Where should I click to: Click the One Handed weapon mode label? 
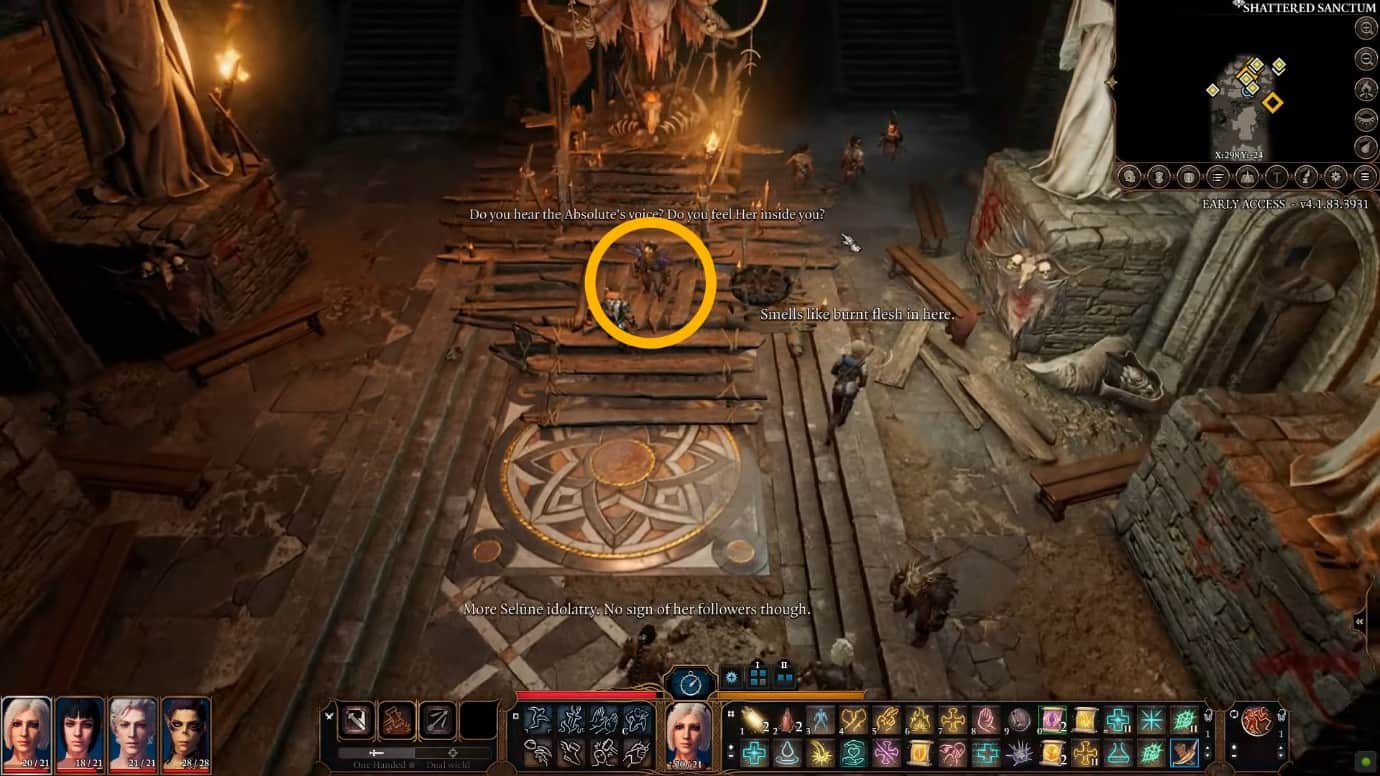tap(380, 762)
